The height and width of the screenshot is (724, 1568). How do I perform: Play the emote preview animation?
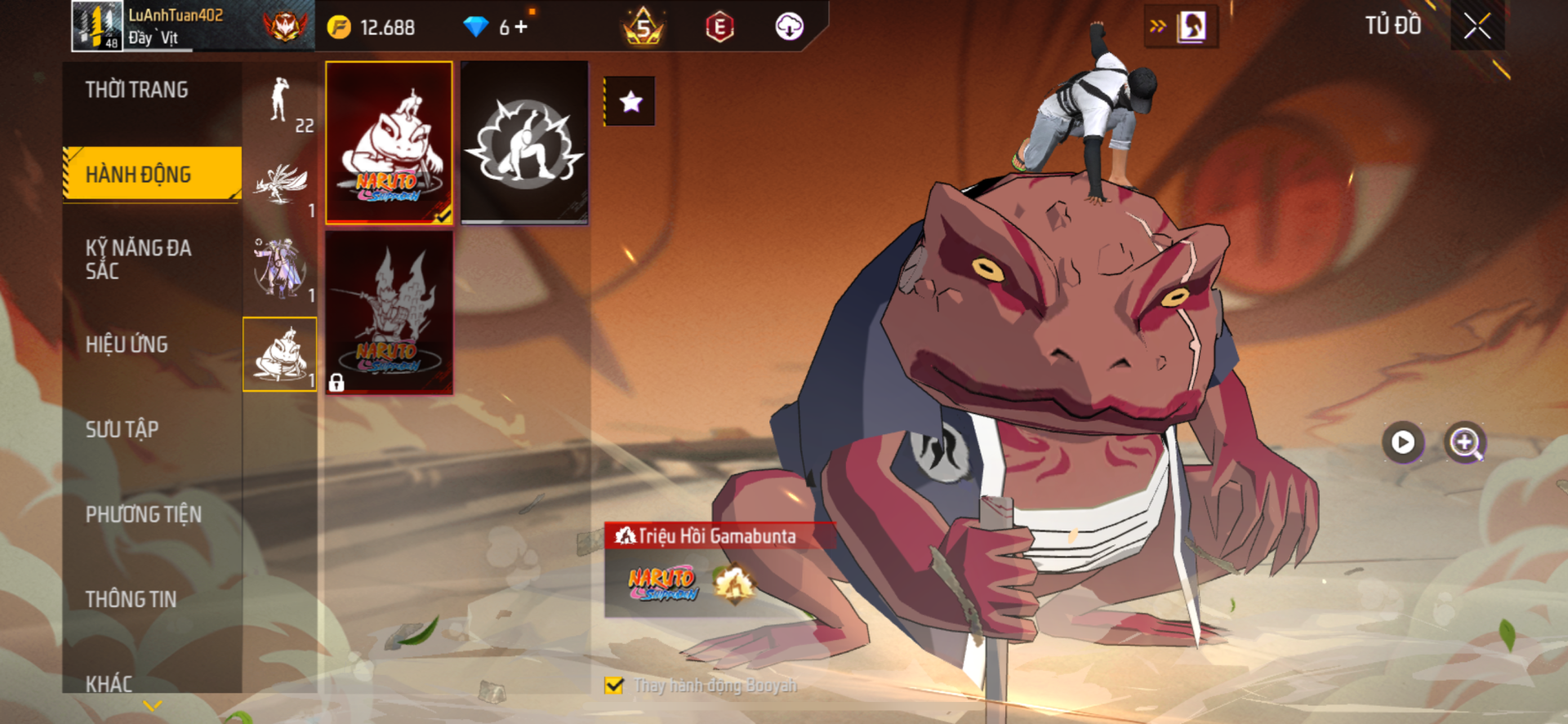click(x=1402, y=442)
